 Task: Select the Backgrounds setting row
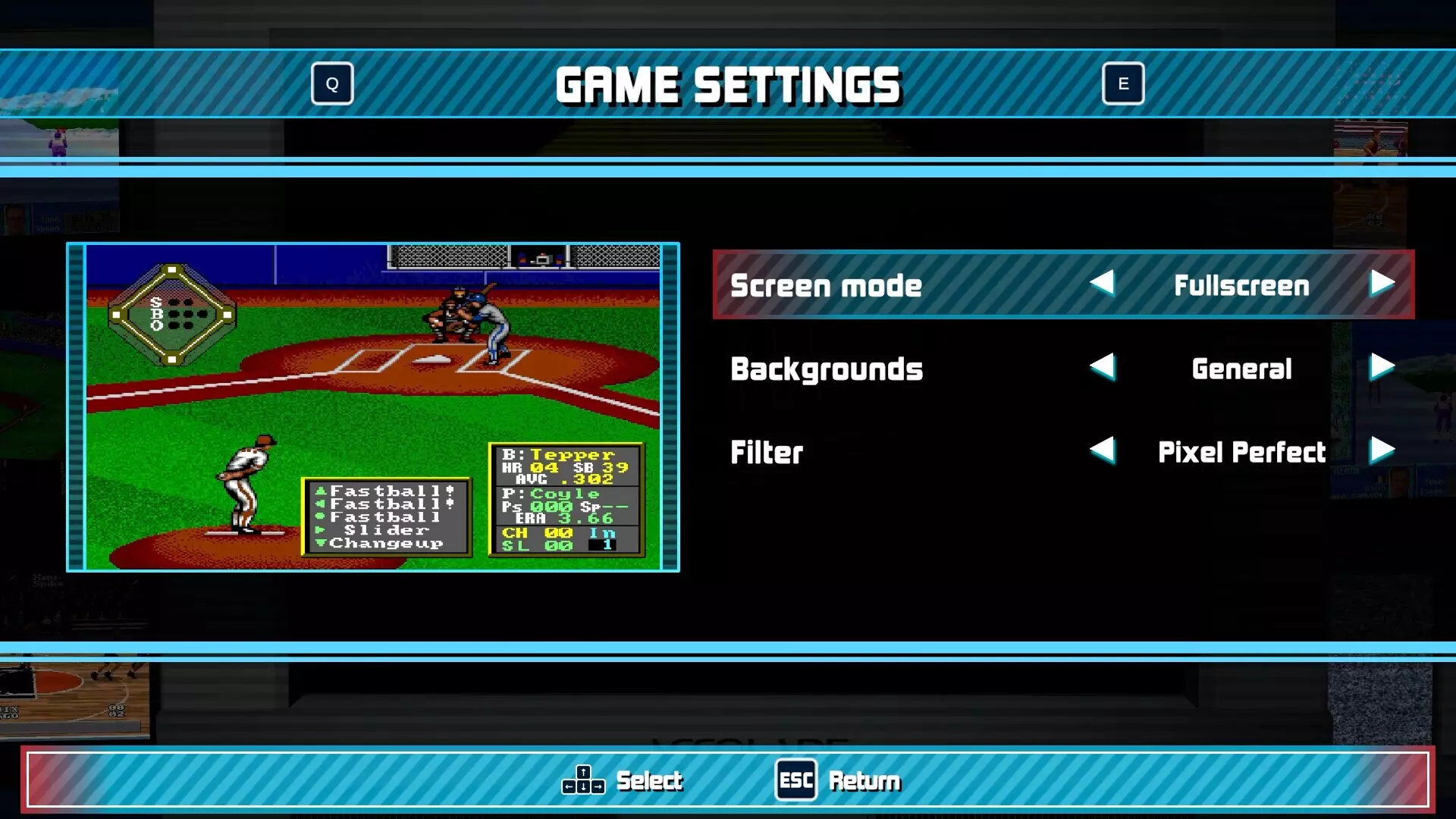[827, 369]
